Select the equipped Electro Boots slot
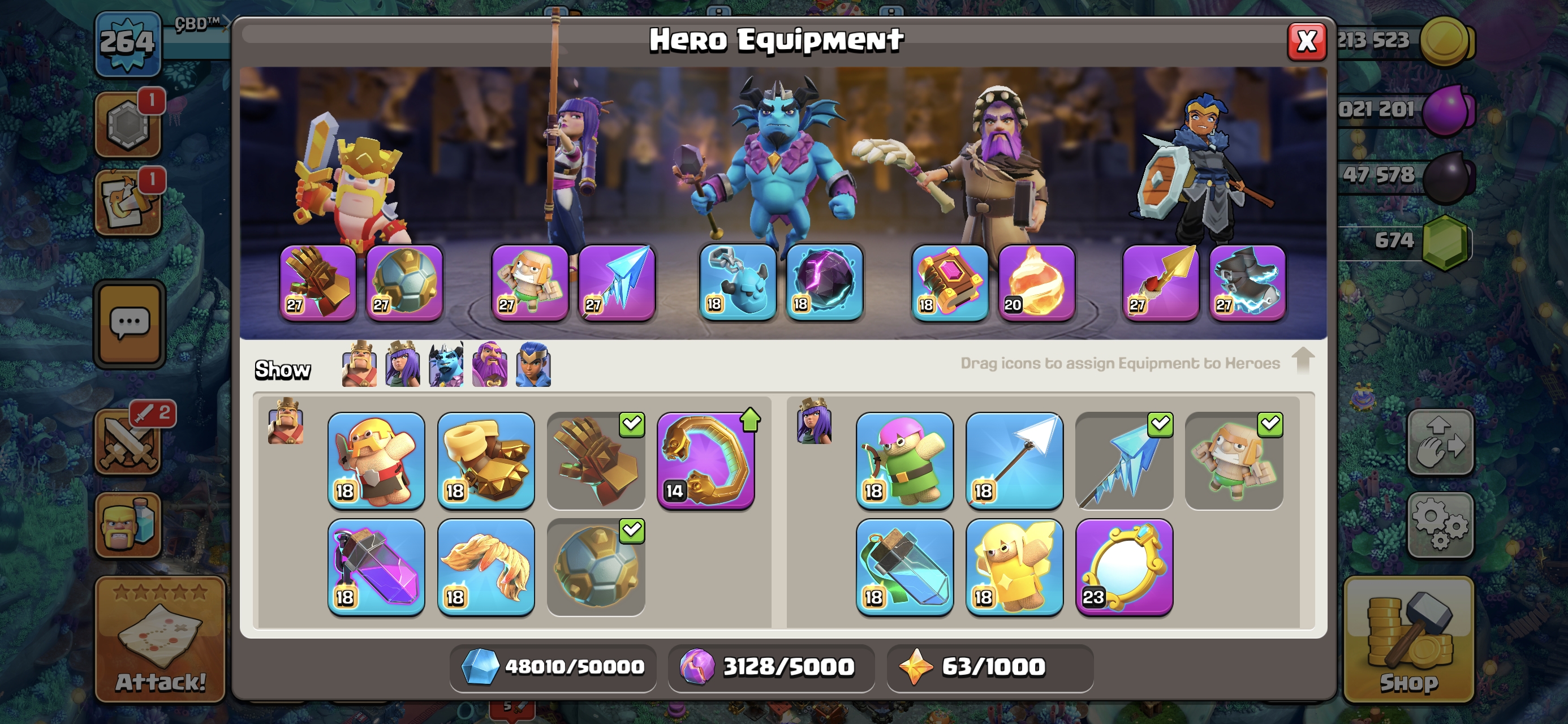 (1247, 283)
